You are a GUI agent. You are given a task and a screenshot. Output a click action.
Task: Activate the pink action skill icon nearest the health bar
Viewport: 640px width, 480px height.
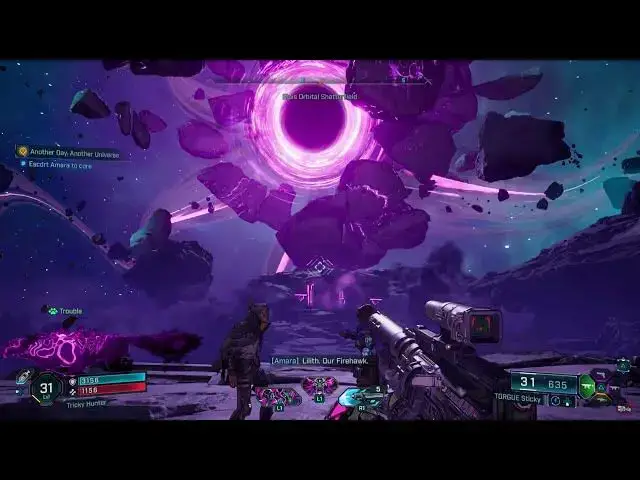coord(277,393)
